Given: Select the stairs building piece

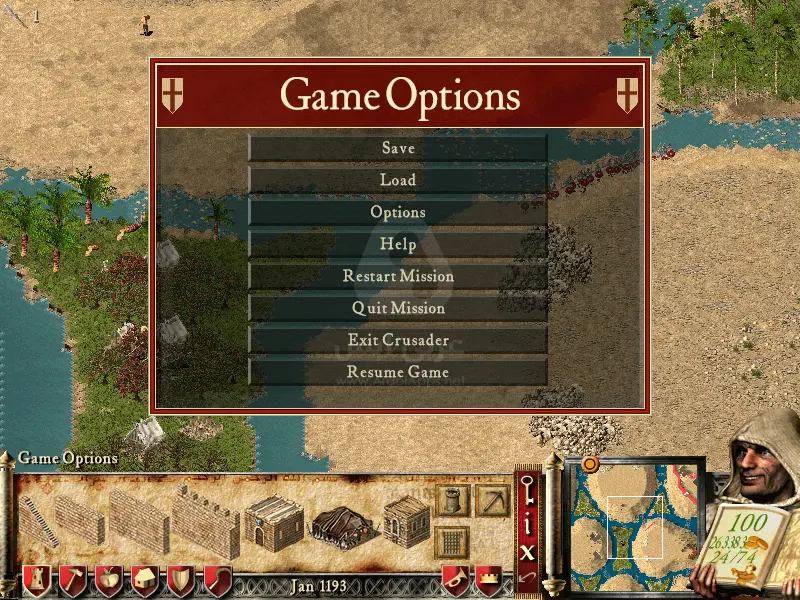Looking at the screenshot, I should [x=38, y=520].
